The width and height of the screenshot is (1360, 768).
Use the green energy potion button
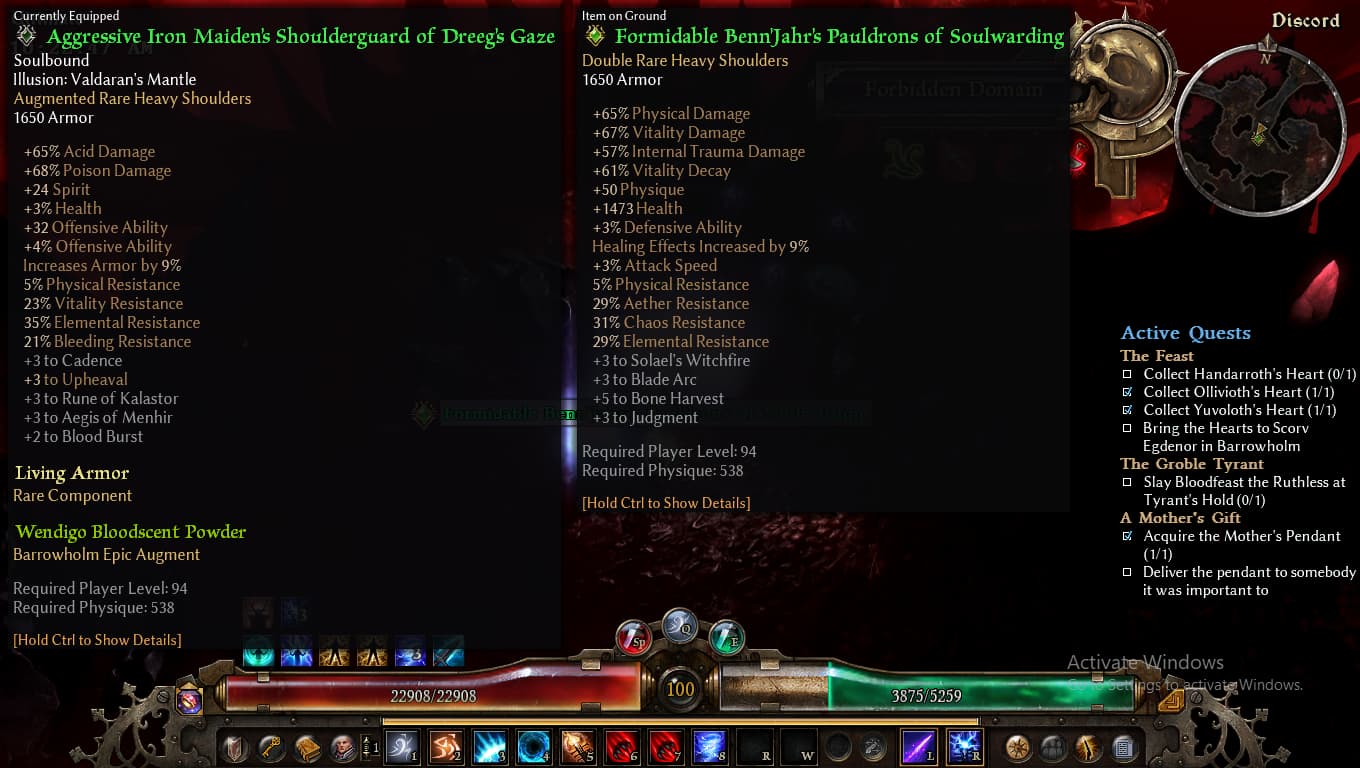tap(726, 636)
